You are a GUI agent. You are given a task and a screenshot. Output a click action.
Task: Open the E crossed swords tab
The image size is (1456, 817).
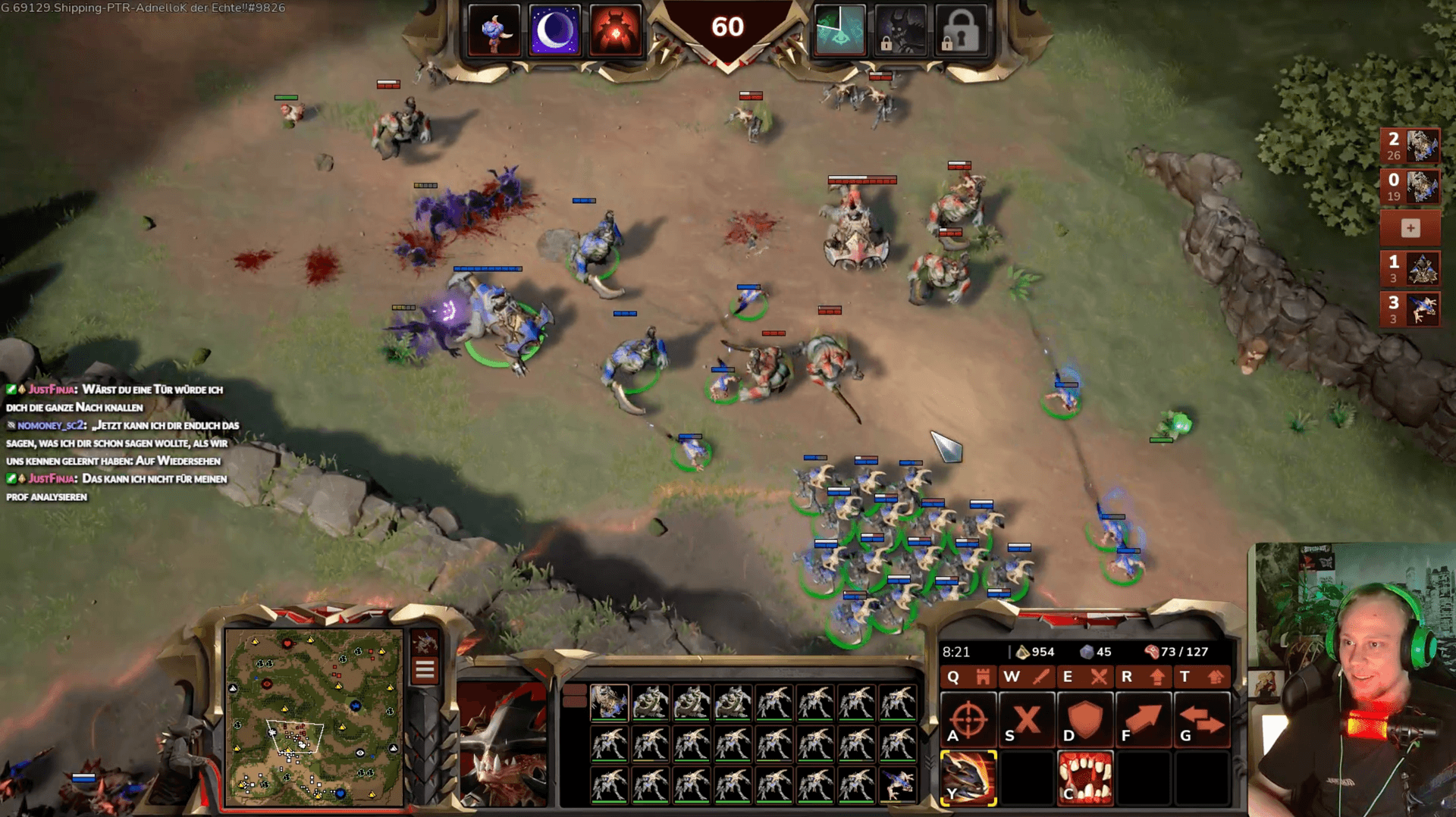coord(1084,676)
